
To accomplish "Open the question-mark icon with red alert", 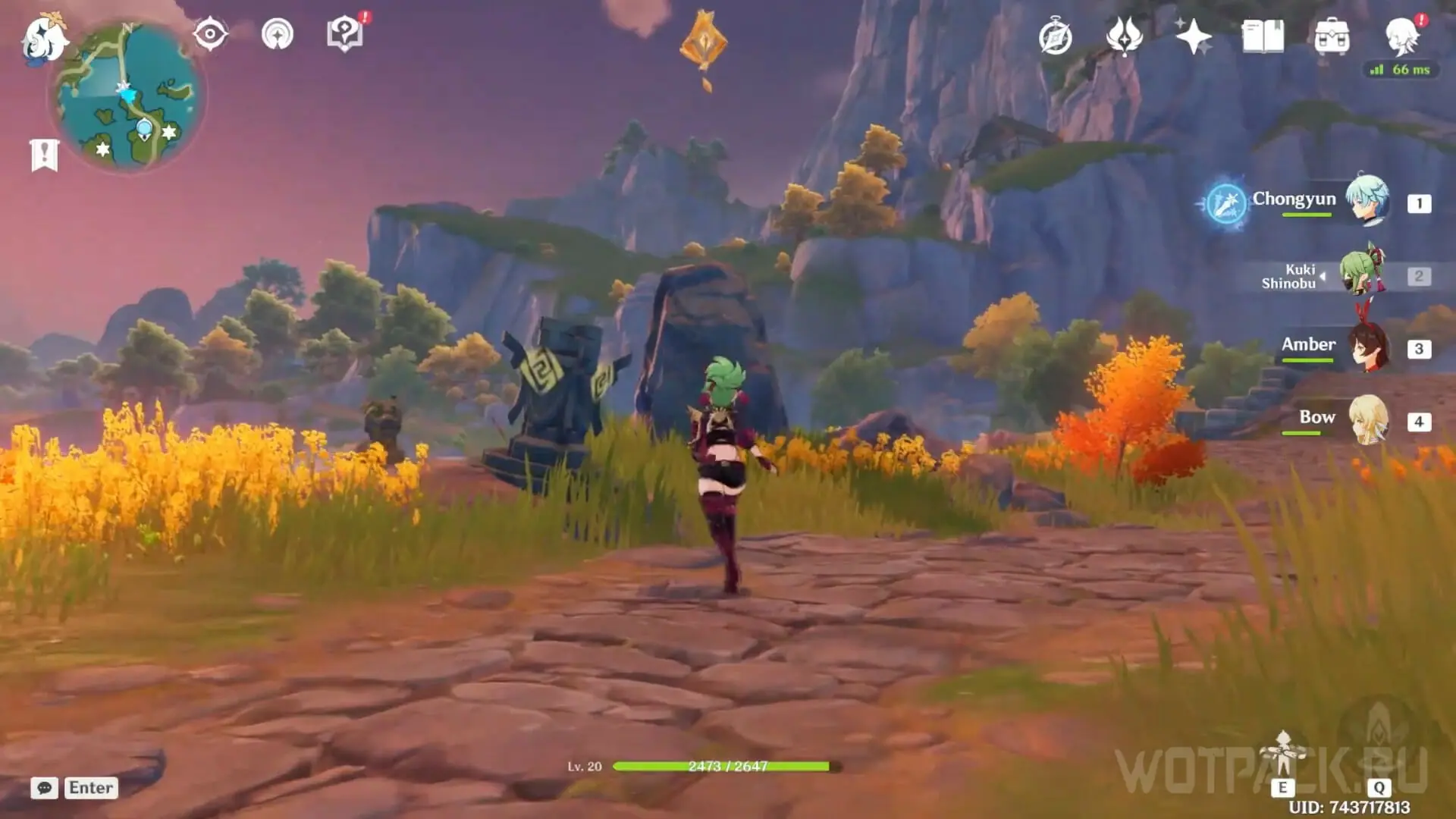I will [x=345, y=34].
